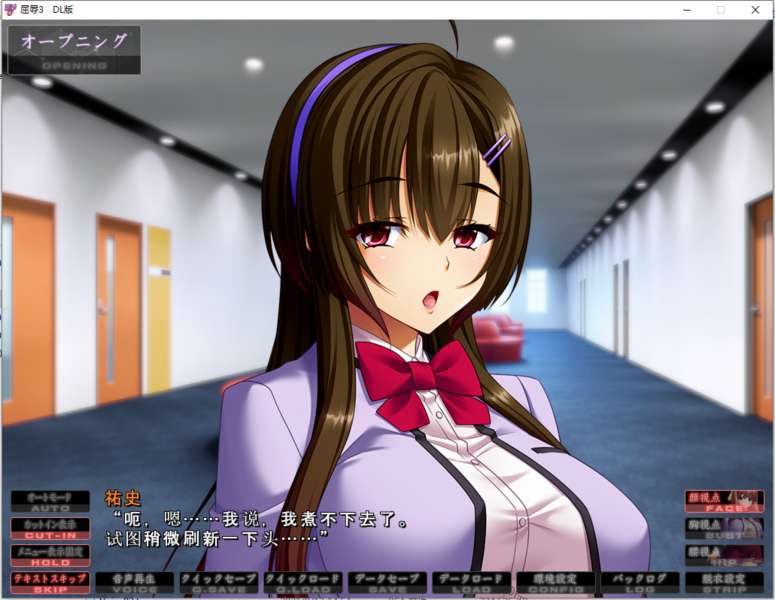Switch to the FACE viewpoint
Screen dimensions: 775x600
tap(724, 501)
